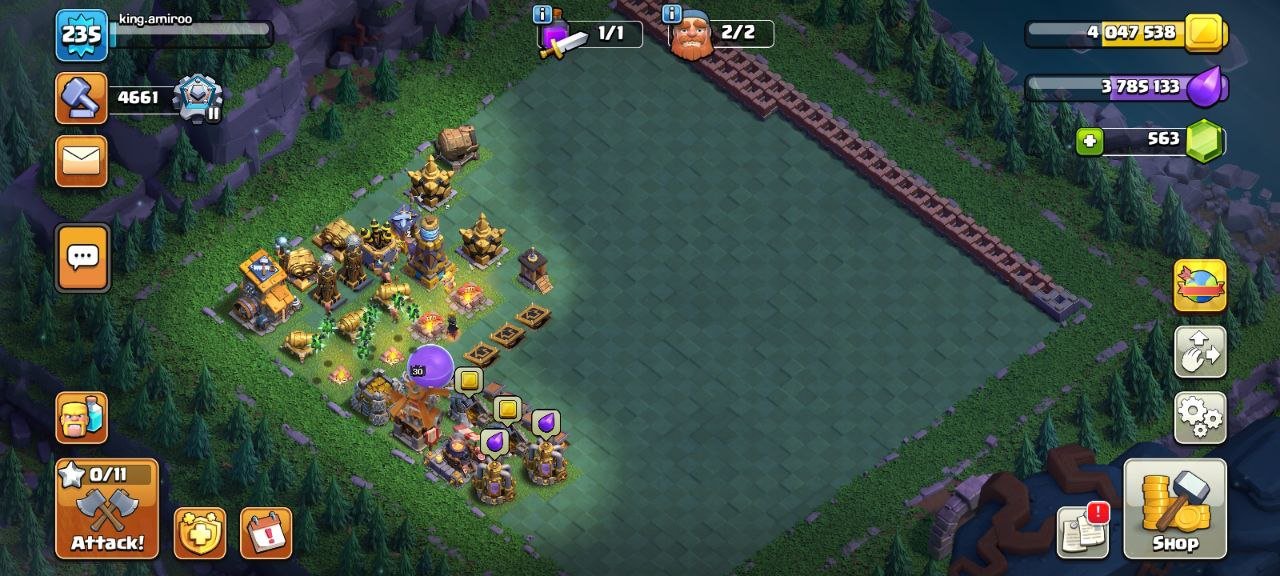Open the globe with red ribbon button
This screenshot has height=576, width=1280.
(x=1200, y=286)
